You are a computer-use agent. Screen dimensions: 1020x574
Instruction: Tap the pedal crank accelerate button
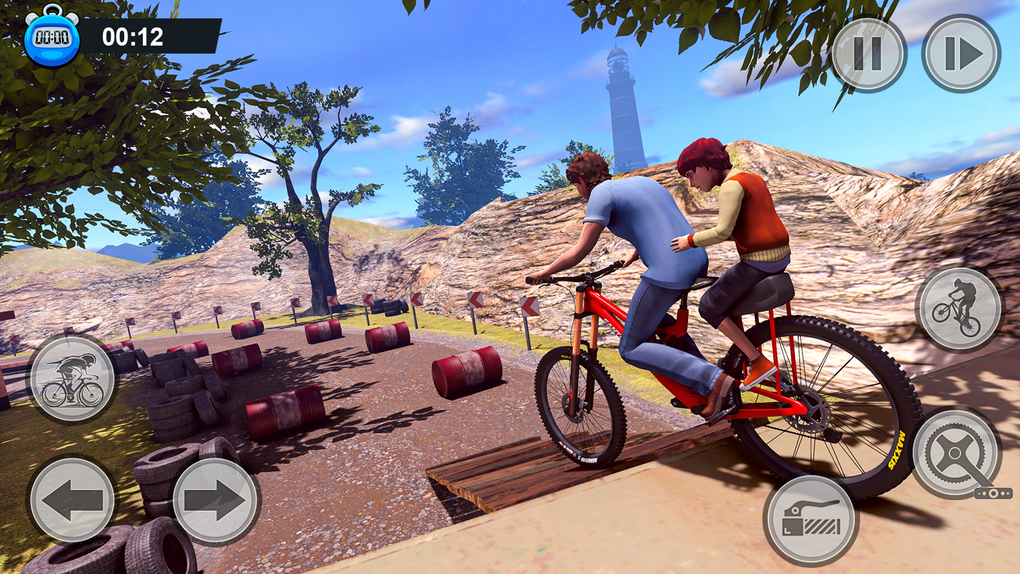(x=957, y=453)
